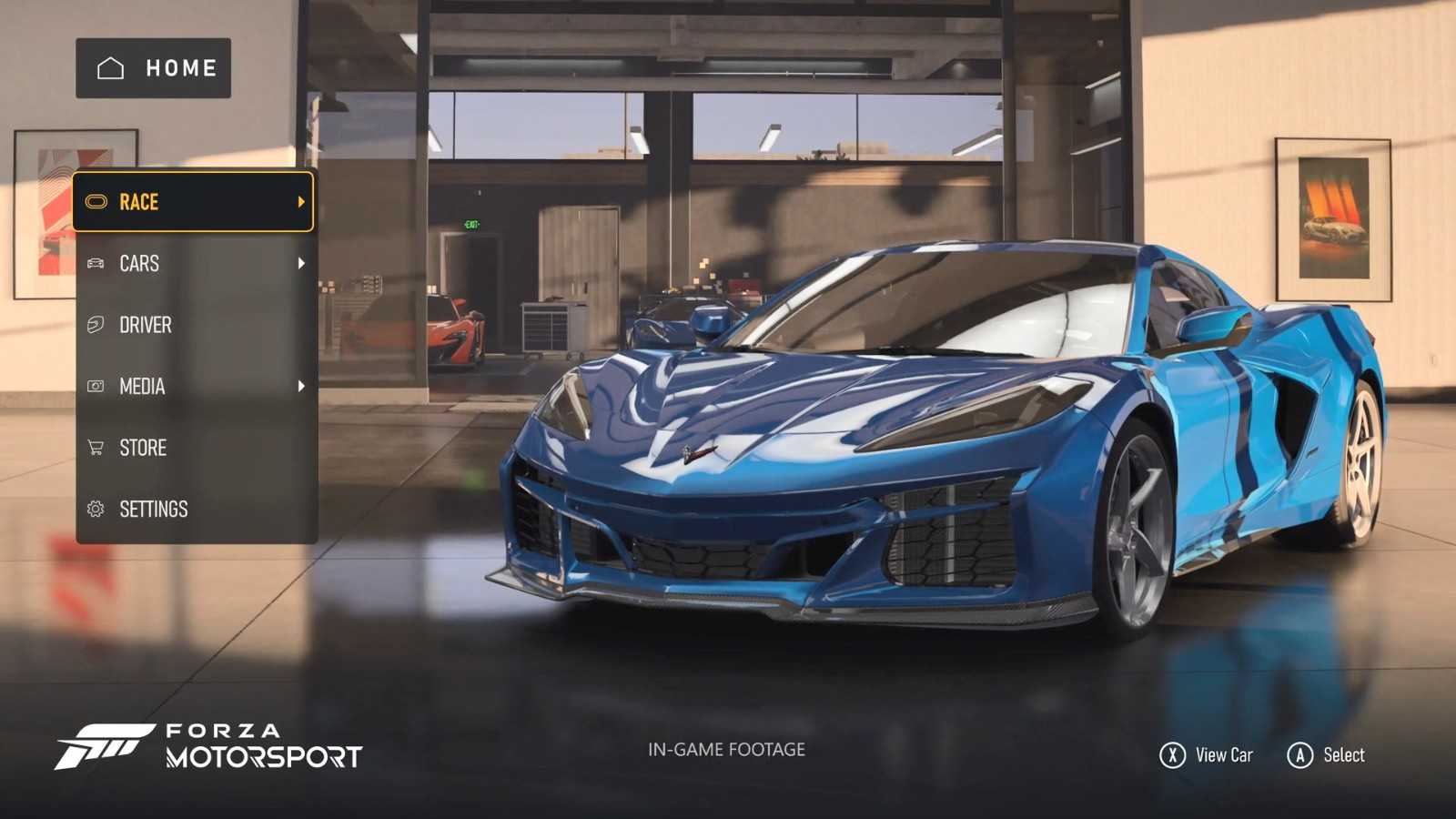Open the SETTINGS menu entry
Viewport: 1456px width, 819px height.
coord(153,509)
